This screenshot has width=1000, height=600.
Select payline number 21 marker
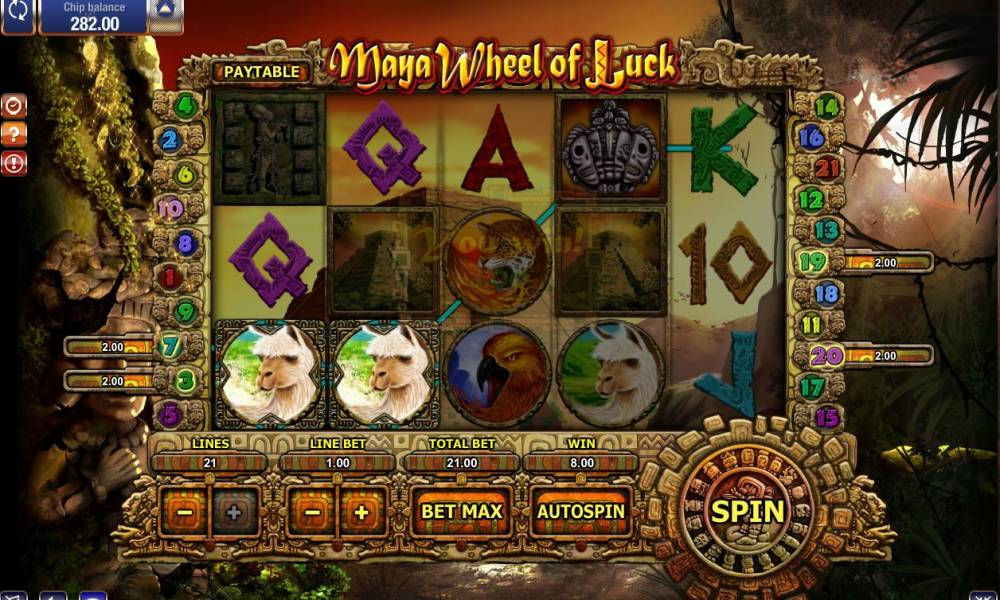(x=827, y=168)
